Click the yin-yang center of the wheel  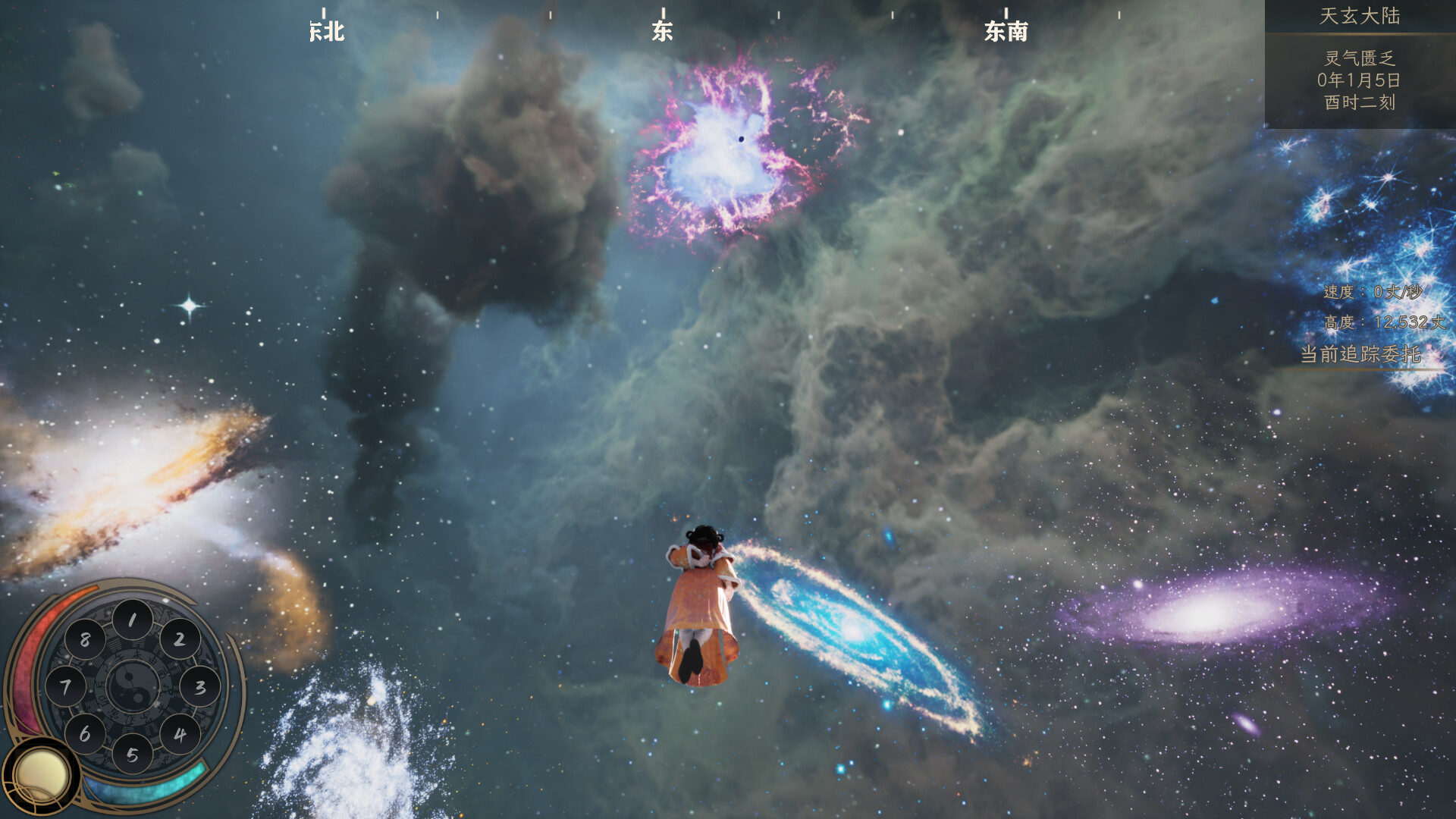132,687
